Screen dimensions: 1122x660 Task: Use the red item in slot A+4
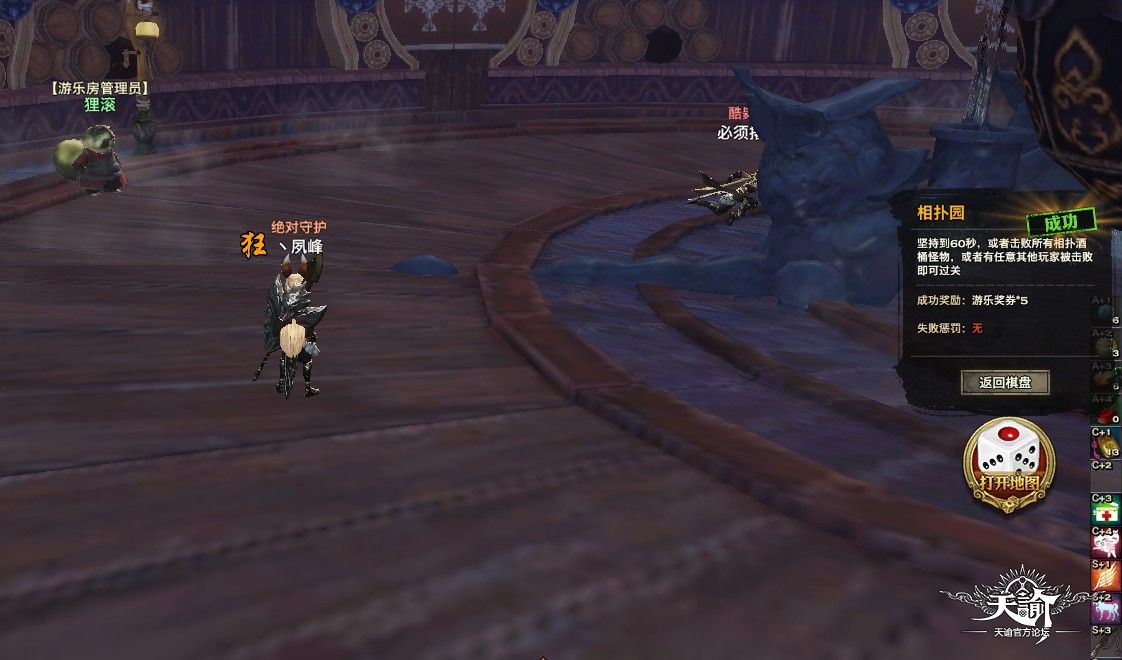click(1105, 411)
